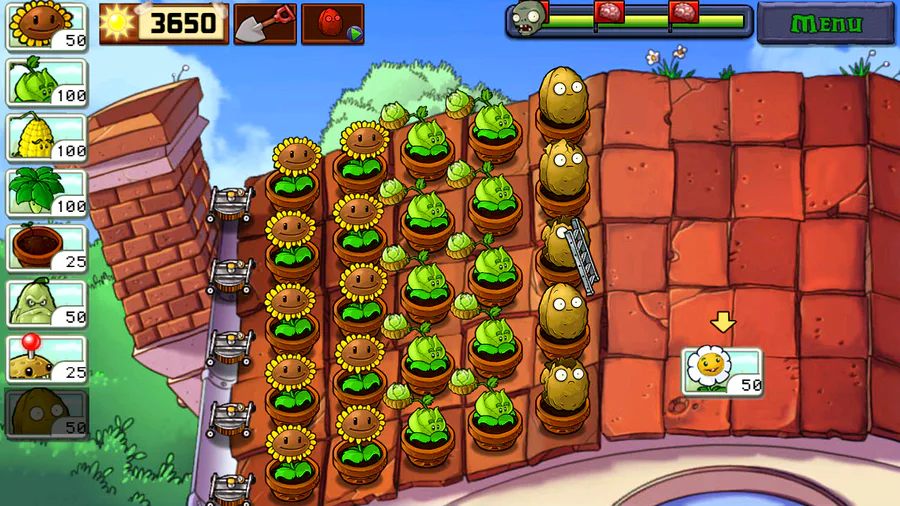Select the Umbrella Leaf seed packet
The image size is (900, 506).
click(47, 191)
